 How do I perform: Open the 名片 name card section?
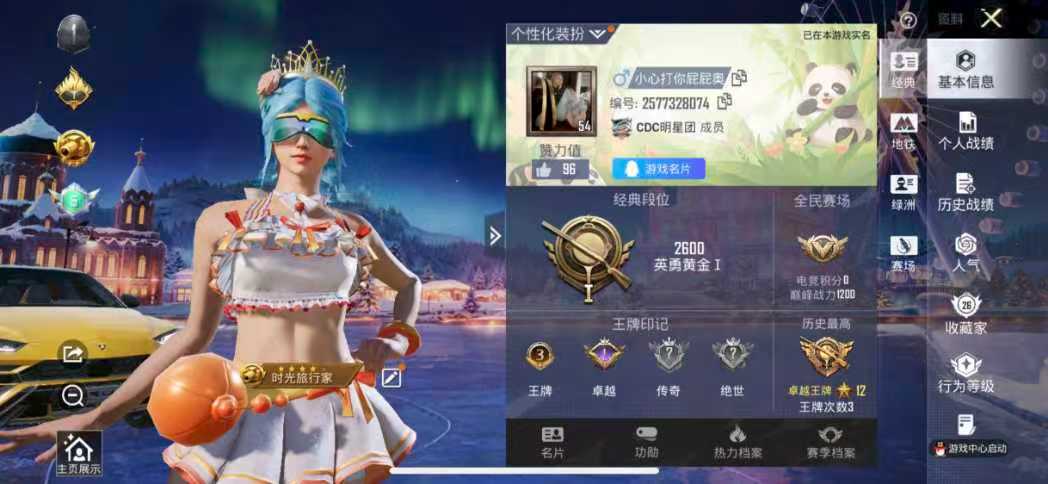552,441
